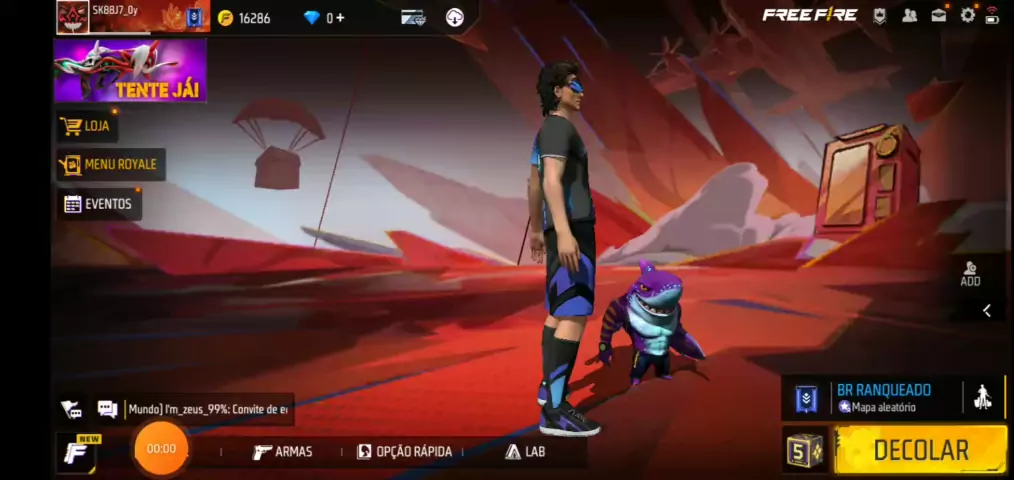Add a teammate with the ADD button

pyautogui.click(x=970, y=274)
